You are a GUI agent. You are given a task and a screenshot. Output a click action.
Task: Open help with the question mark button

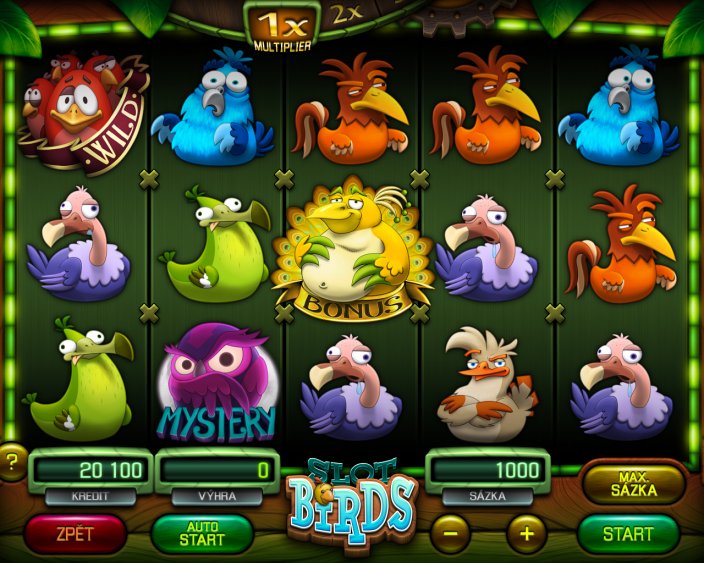click(11, 461)
